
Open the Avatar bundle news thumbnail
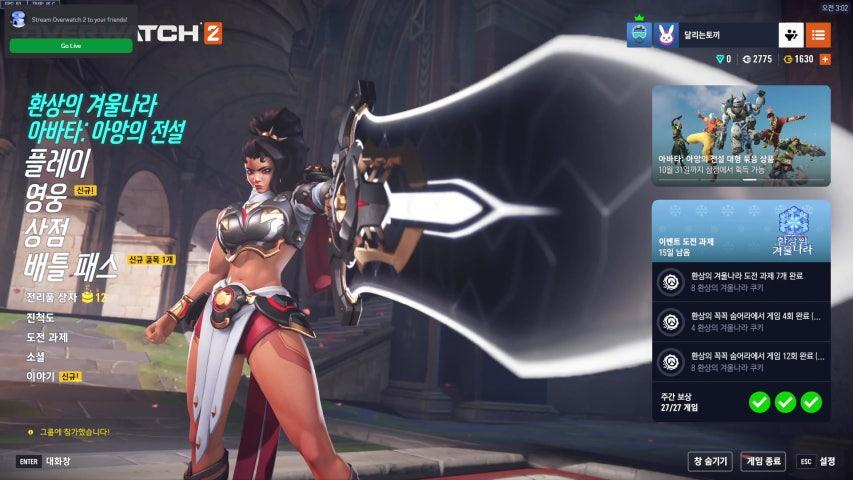point(741,135)
